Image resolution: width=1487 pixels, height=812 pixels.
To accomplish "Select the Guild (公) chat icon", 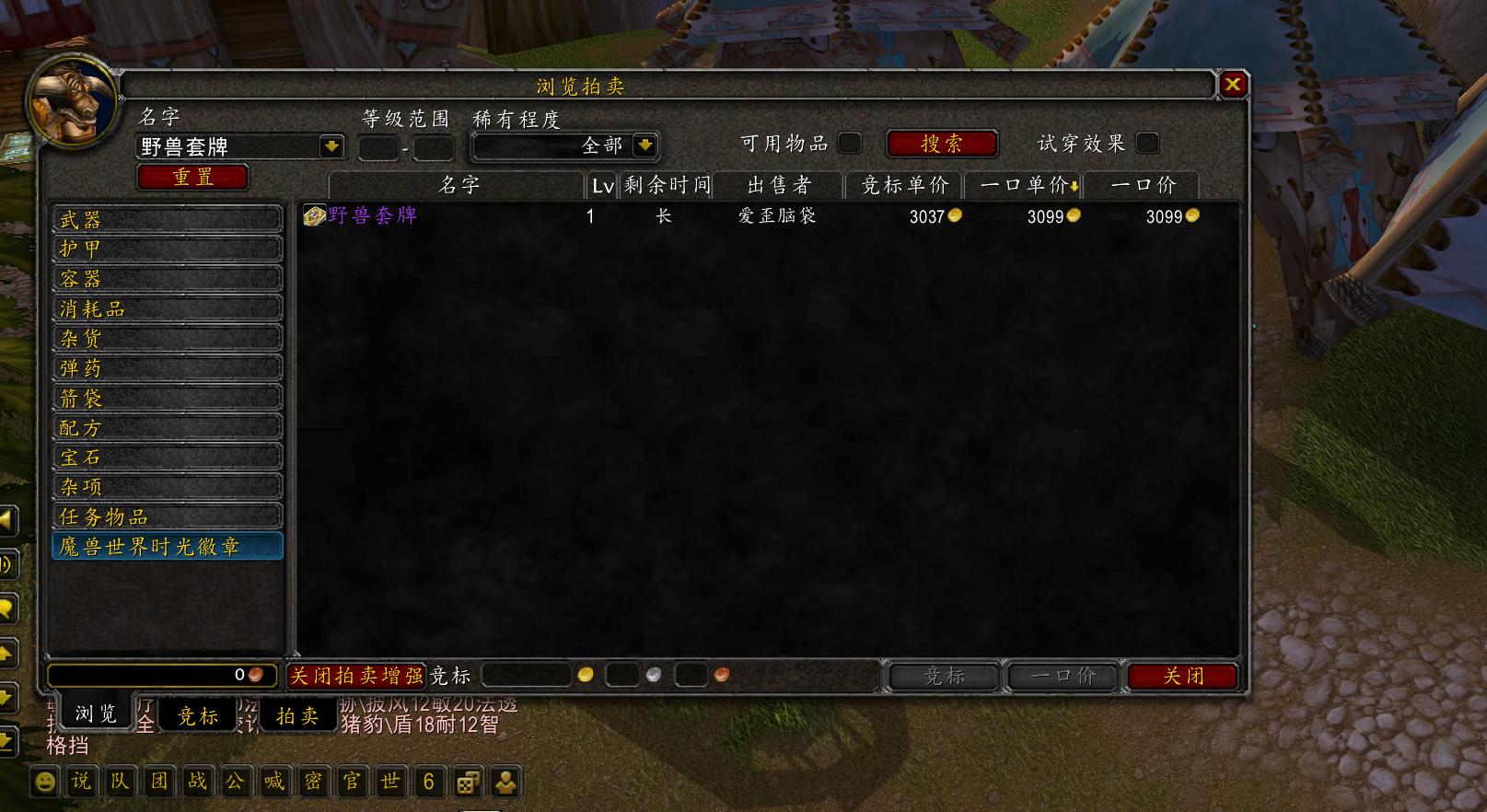I will pos(234,782).
